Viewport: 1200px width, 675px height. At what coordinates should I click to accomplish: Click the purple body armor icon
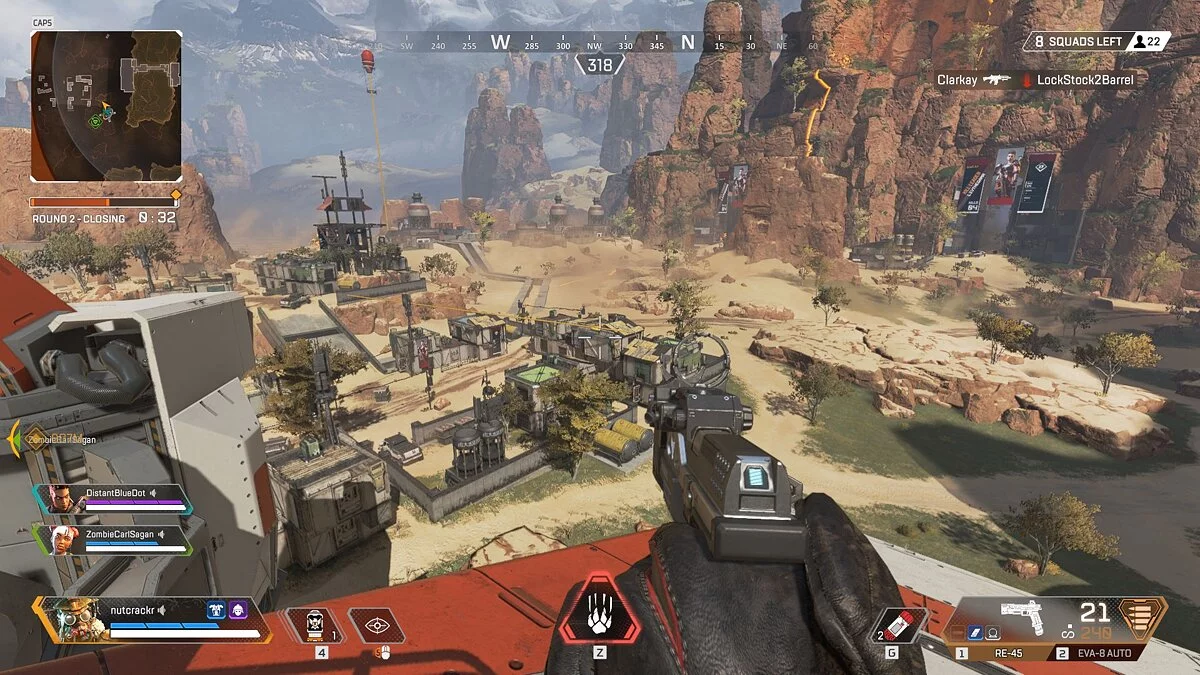pyautogui.click(x=238, y=608)
